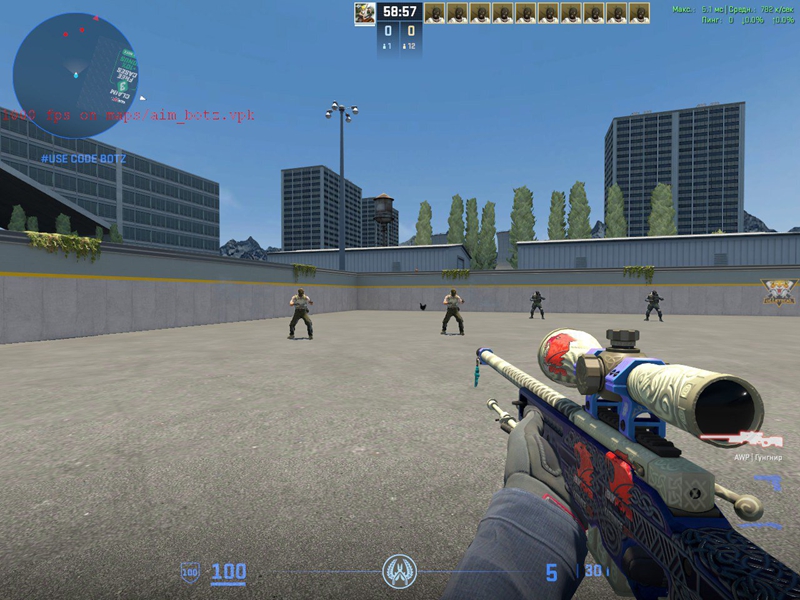Click the armor shield icon
Viewport: 800px width, 600px height.
(x=189, y=572)
